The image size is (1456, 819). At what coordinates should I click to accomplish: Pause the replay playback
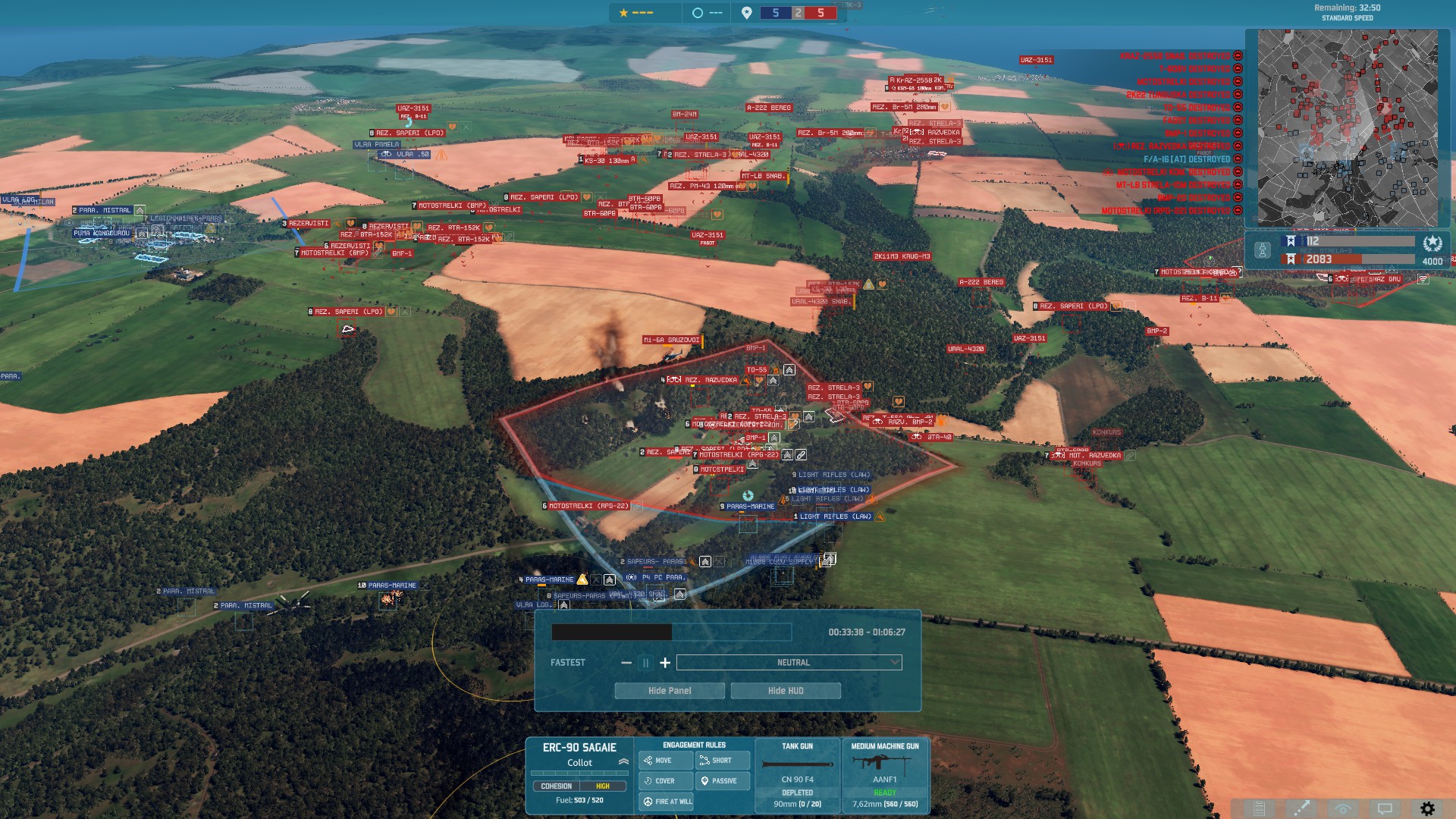(x=645, y=663)
